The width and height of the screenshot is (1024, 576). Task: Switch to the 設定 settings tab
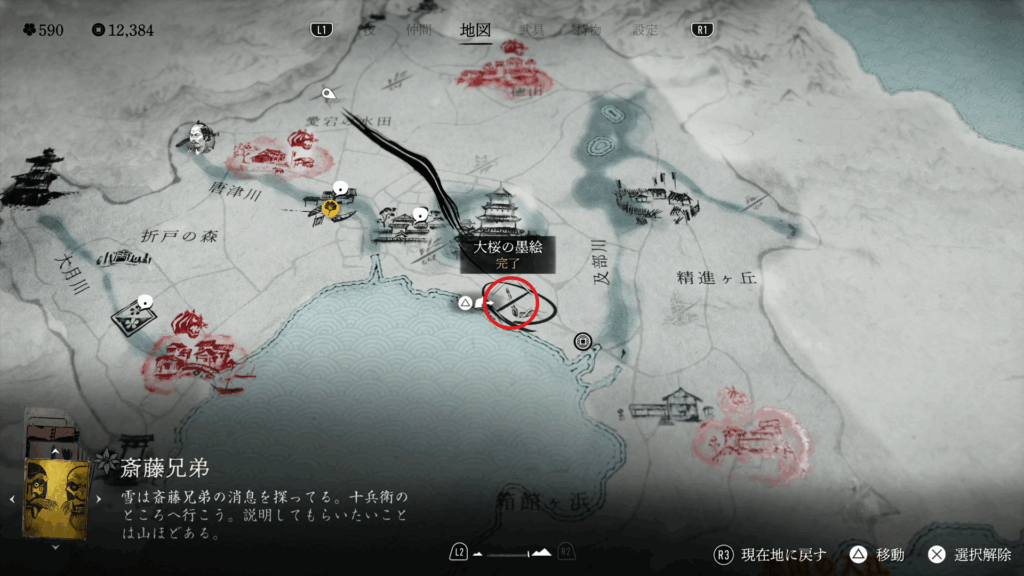click(x=646, y=30)
